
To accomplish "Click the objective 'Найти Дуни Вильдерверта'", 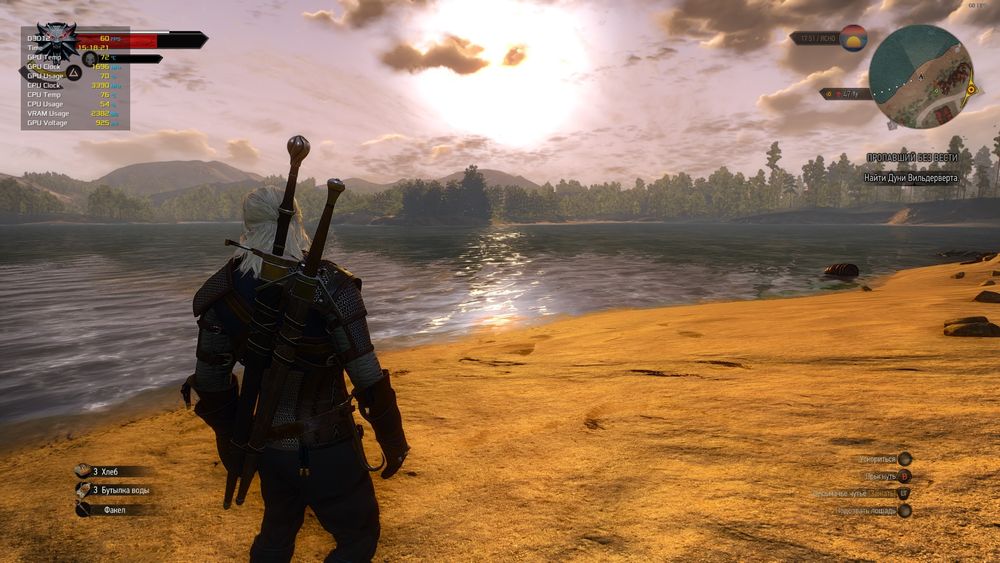I will point(911,178).
